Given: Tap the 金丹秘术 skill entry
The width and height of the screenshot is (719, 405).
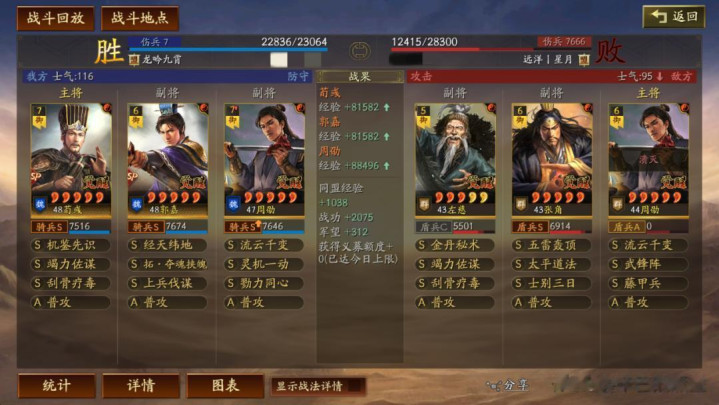Looking at the screenshot, I should click(x=455, y=245).
